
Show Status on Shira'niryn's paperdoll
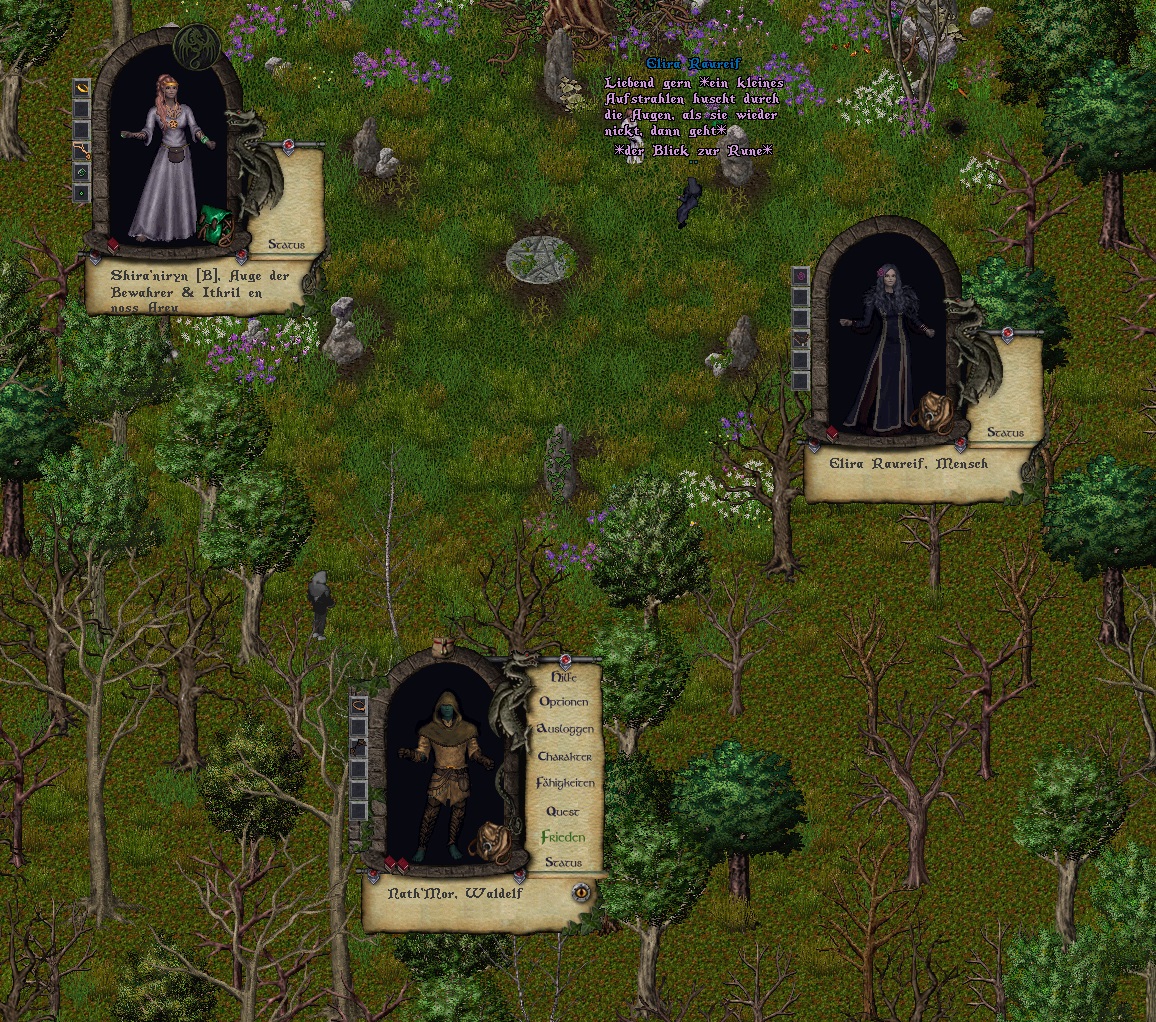pos(295,244)
